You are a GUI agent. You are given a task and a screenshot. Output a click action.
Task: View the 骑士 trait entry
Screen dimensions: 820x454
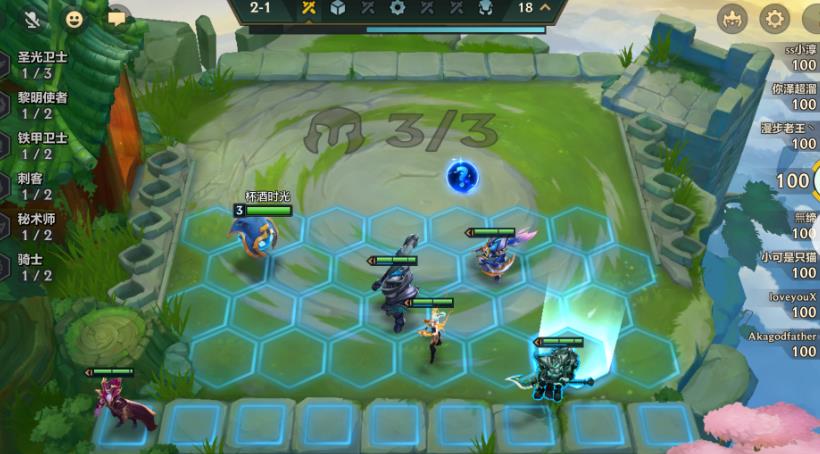36,267
